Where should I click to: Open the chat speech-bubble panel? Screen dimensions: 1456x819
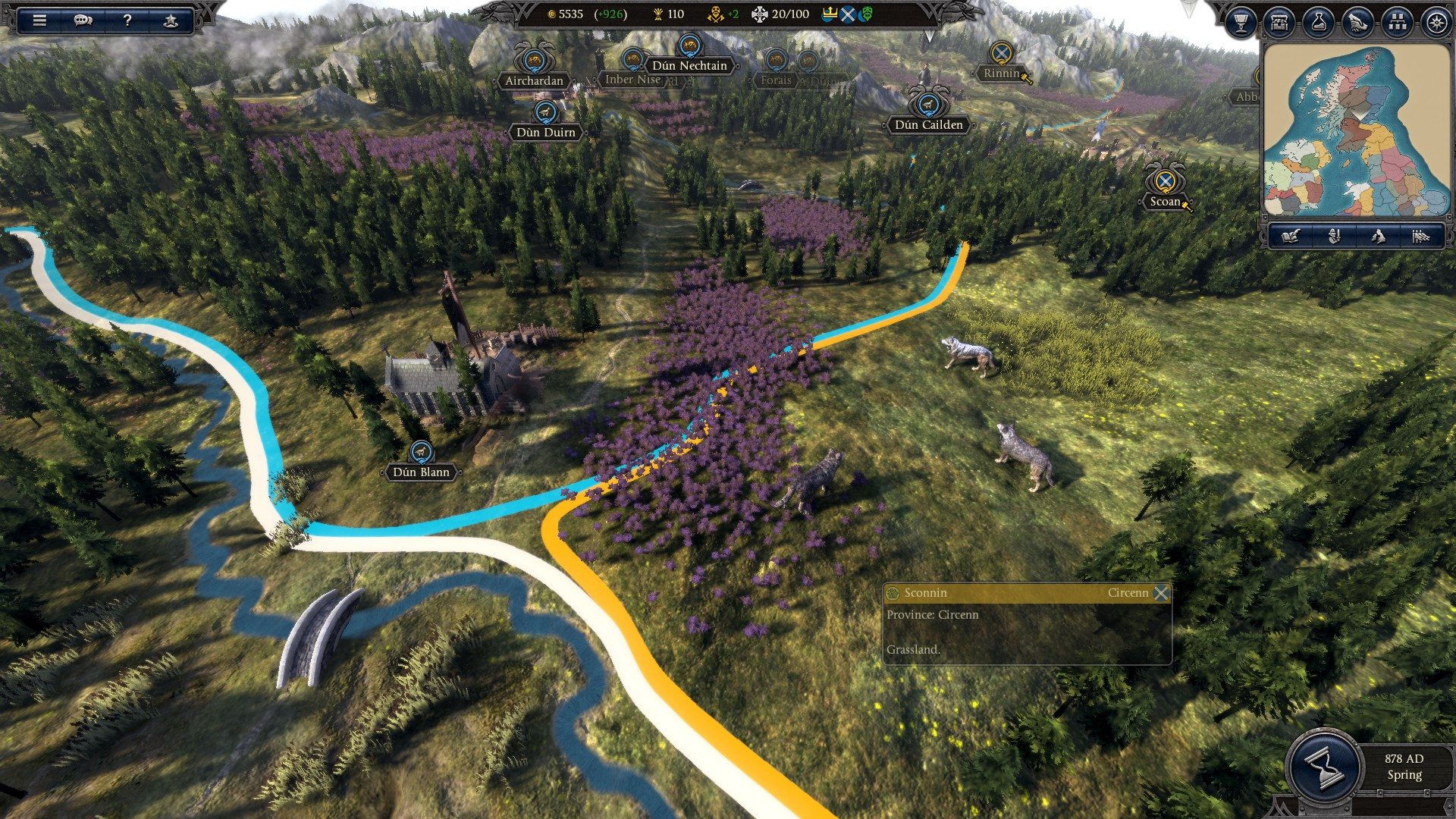[83, 20]
